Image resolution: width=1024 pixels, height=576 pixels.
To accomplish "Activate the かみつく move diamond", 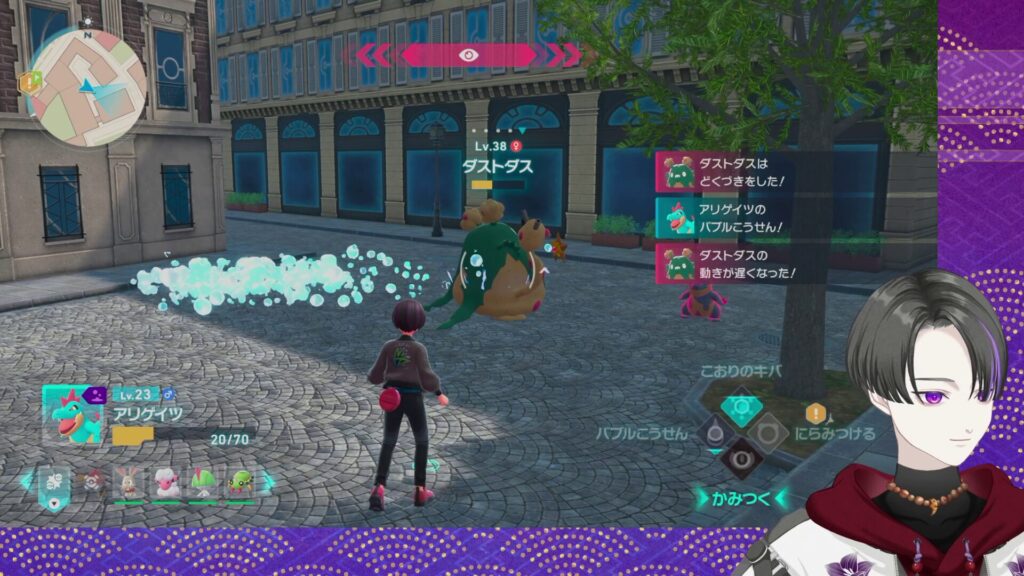I will click(x=742, y=459).
